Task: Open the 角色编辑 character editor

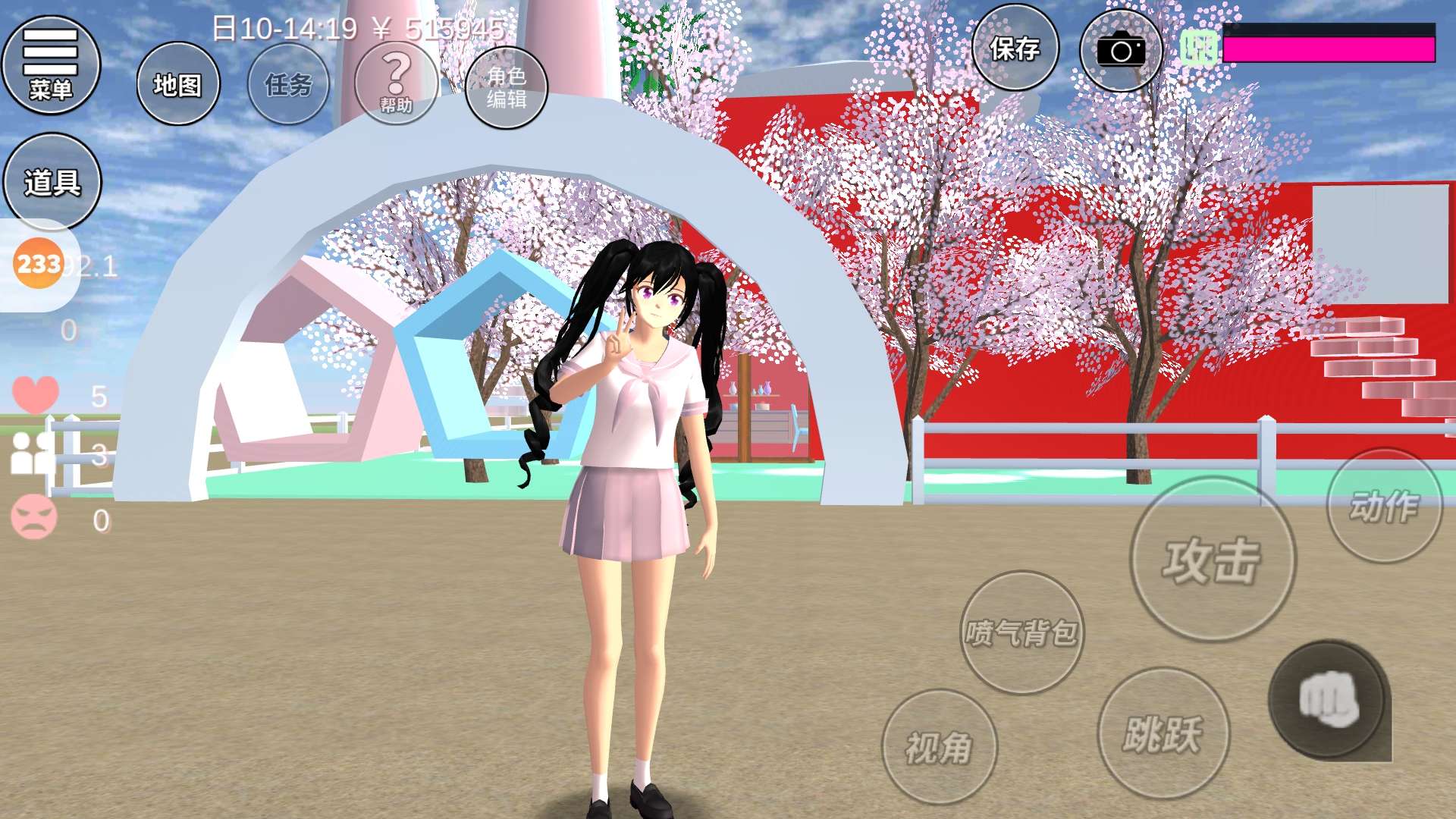Action: [507, 87]
